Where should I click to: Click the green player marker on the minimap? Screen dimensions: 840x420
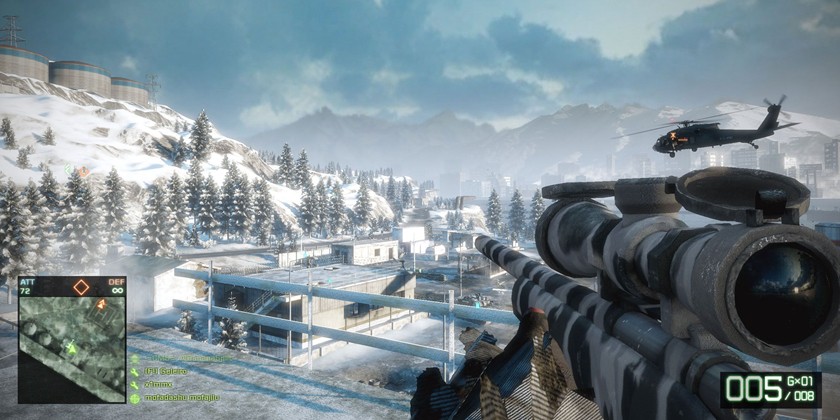(x=71, y=348)
